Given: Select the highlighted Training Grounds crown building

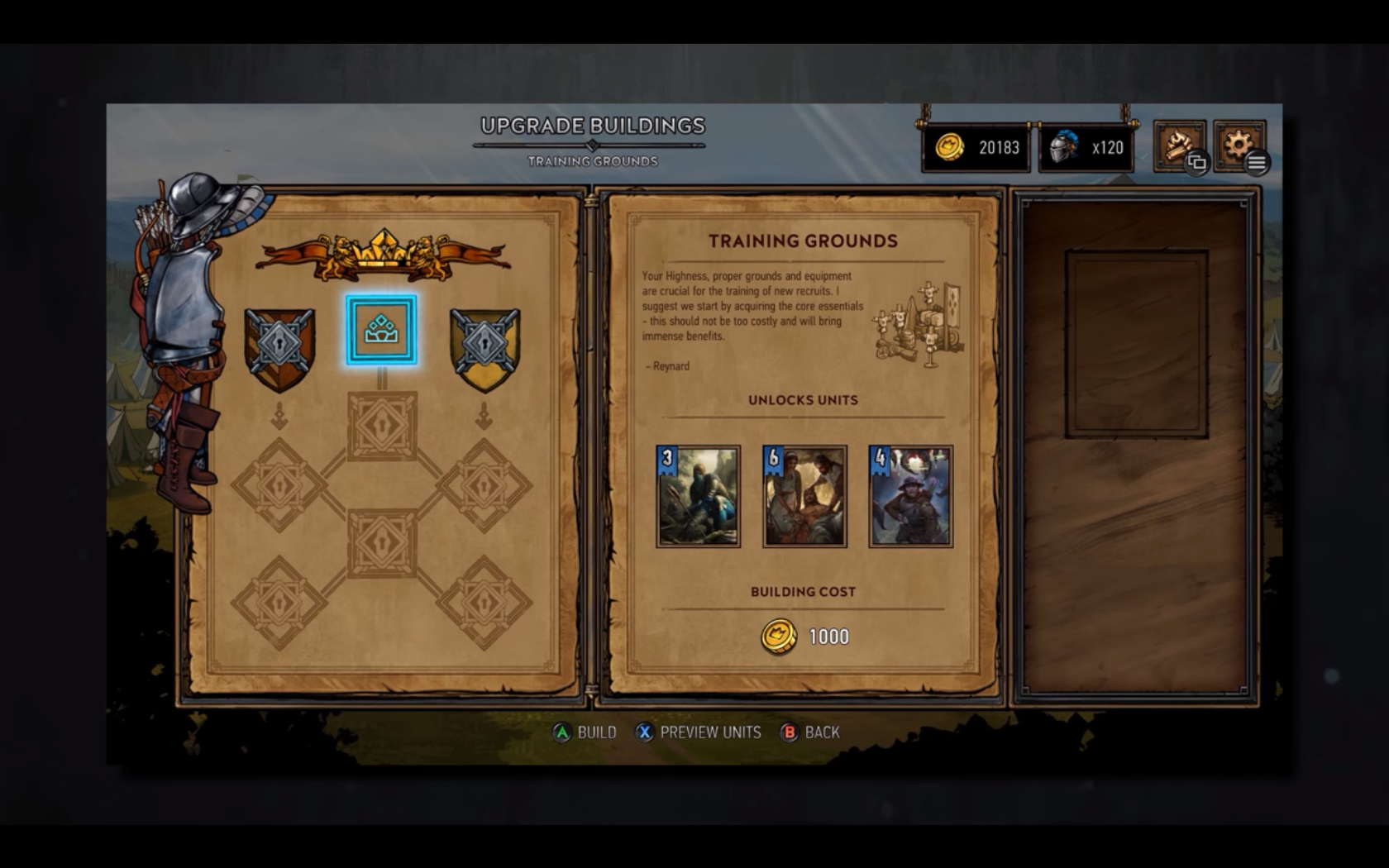Looking at the screenshot, I should click(381, 331).
